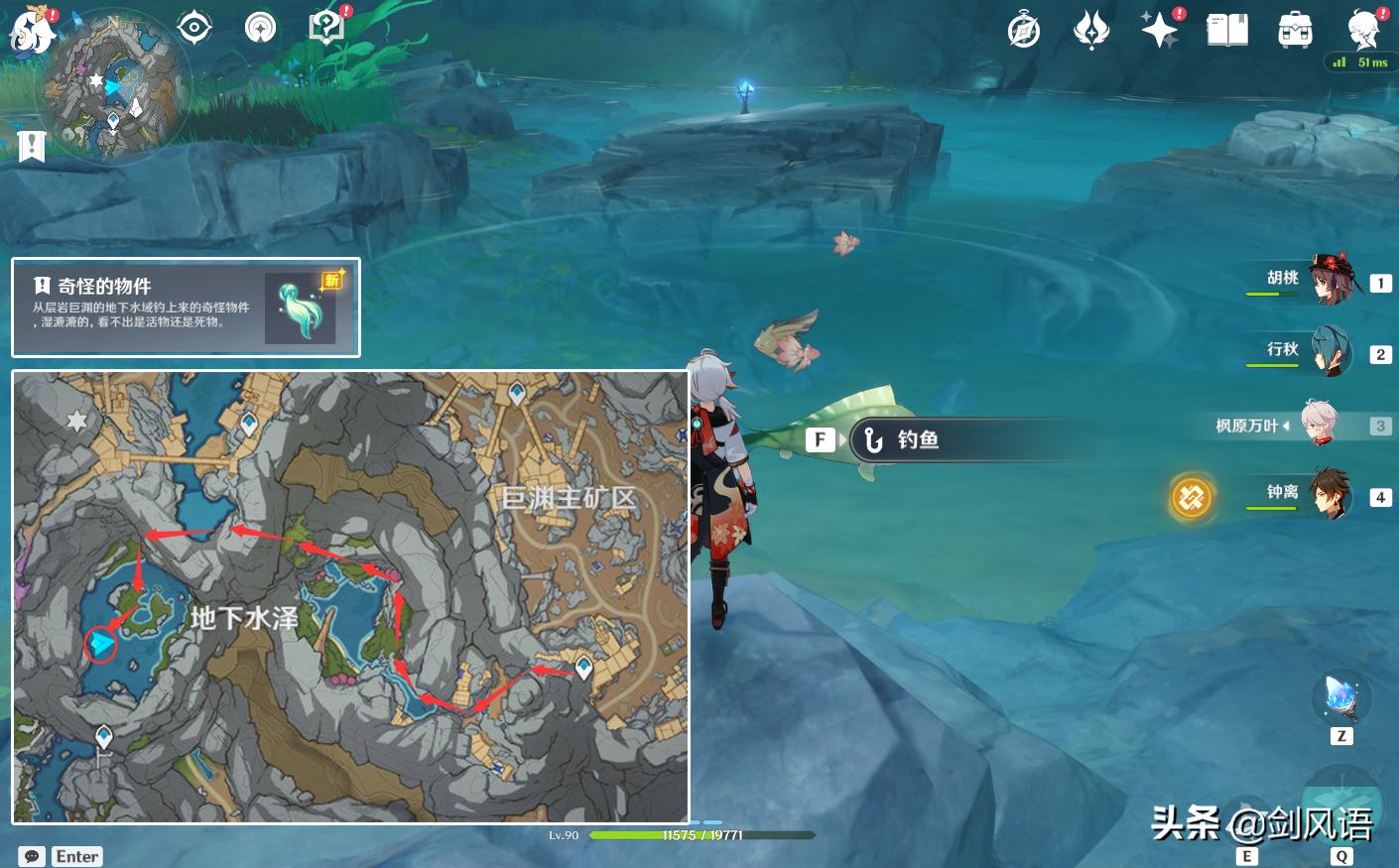Open the wish star icon
The image size is (1399, 868).
point(1159,30)
